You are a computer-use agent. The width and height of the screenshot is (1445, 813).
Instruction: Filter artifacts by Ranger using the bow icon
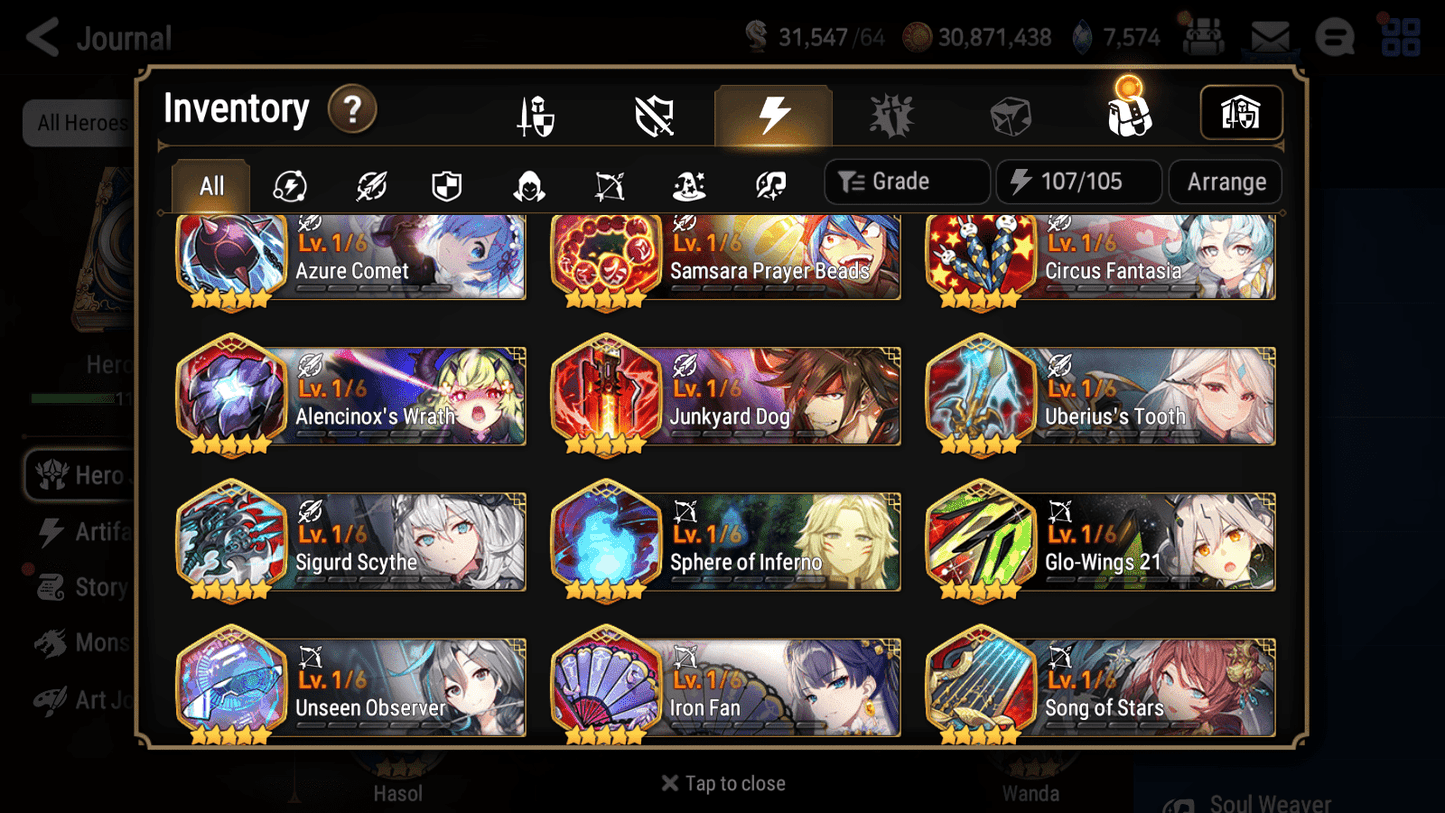[607, 185]
